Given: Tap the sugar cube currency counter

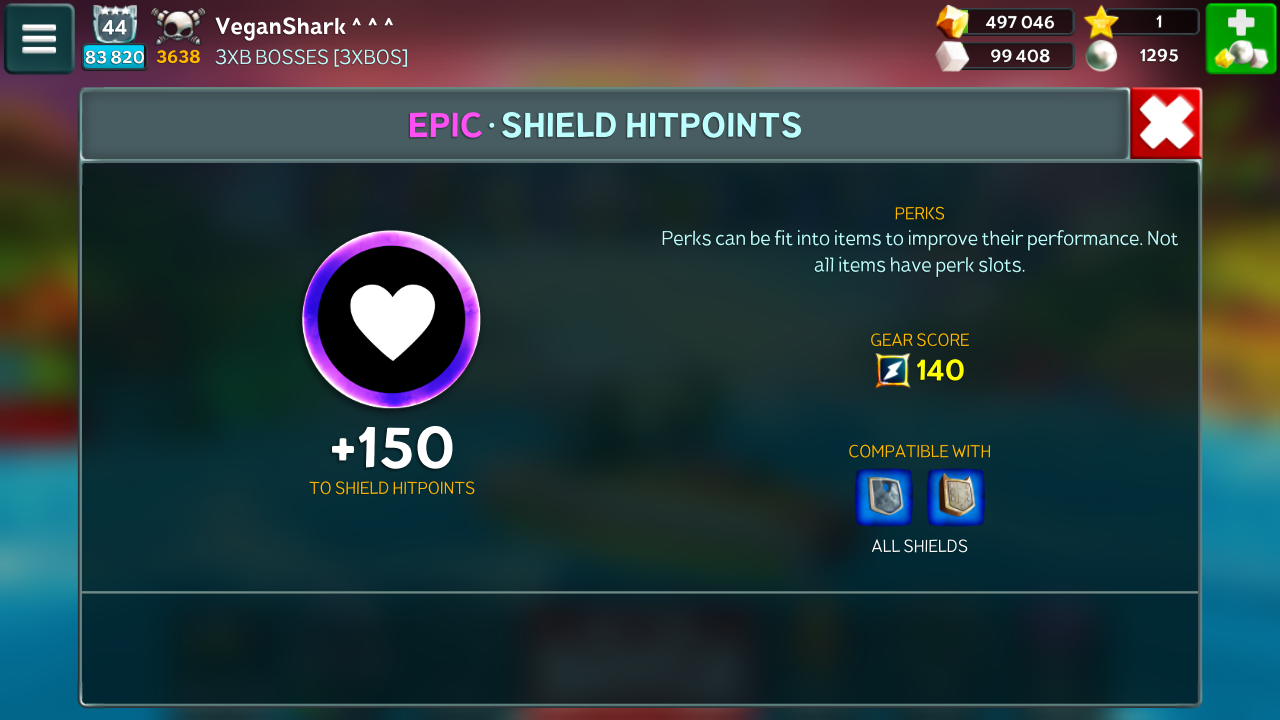Looking at the screenshot, I should pos(1004,56).
